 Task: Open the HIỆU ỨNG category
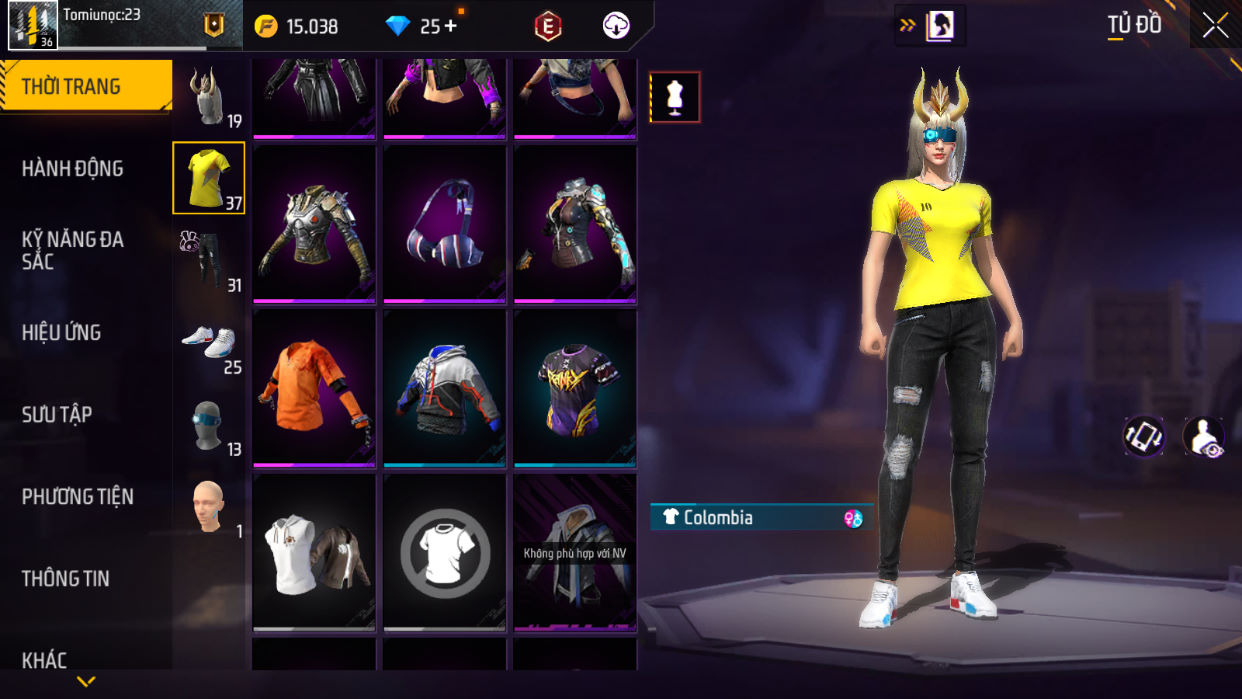tap(62, 332)
